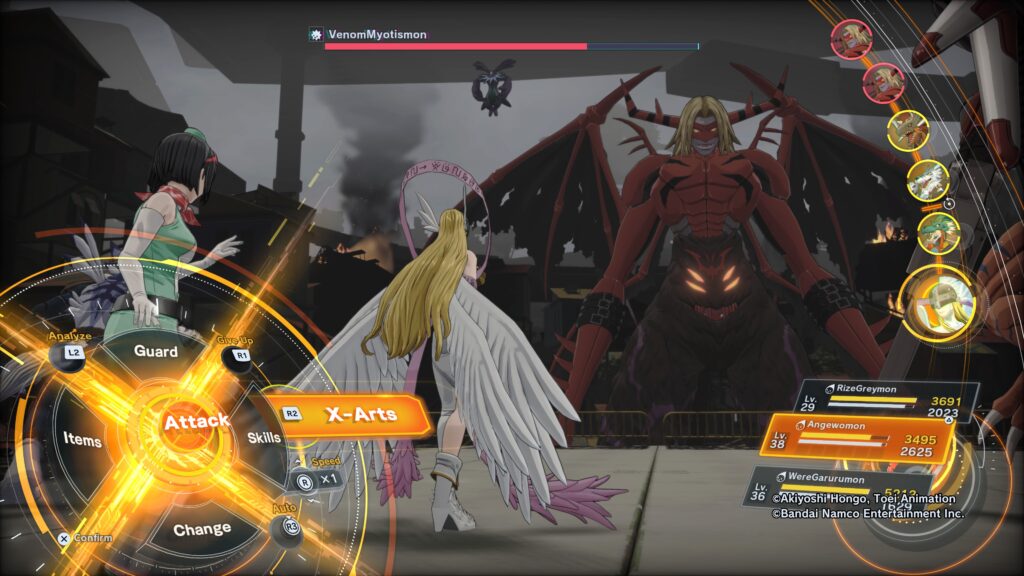
Task: Select the Attack command in the wheel
Action: (x=196, y=422)
